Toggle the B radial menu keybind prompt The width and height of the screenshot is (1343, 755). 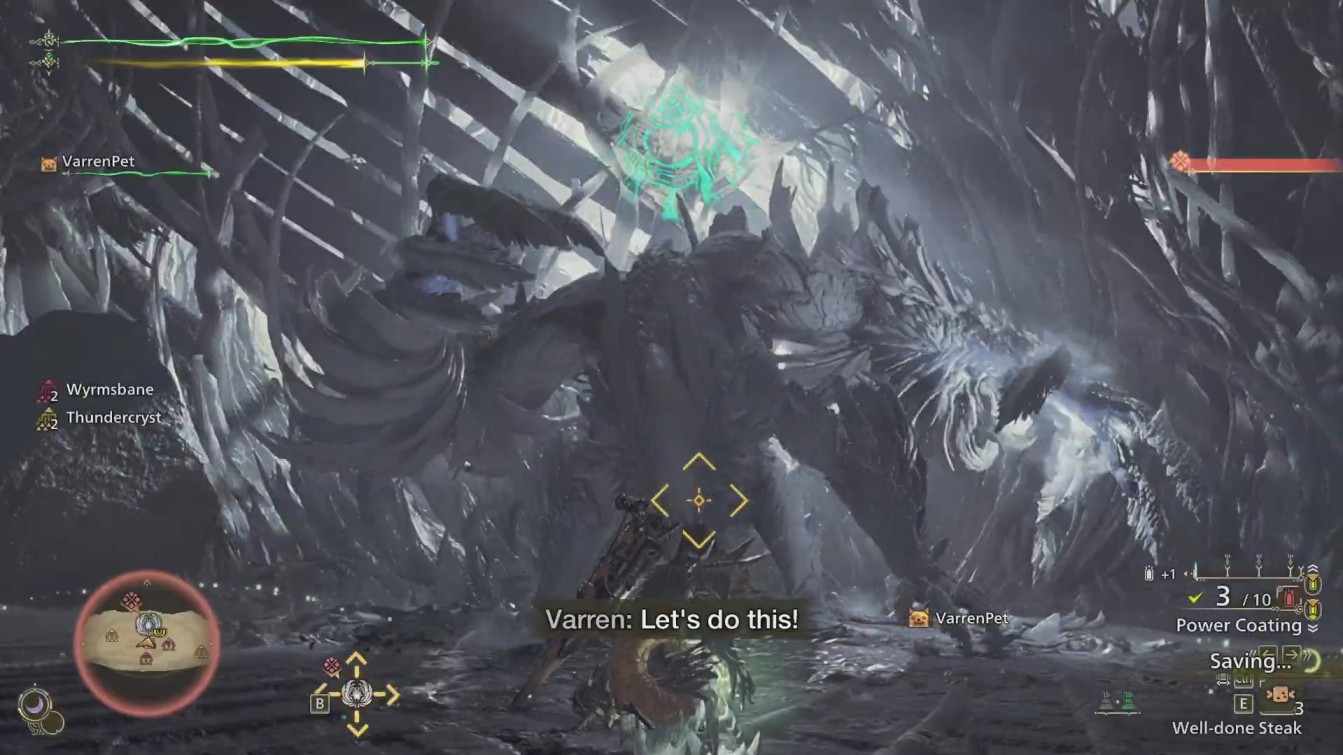(x=319, y=703)
